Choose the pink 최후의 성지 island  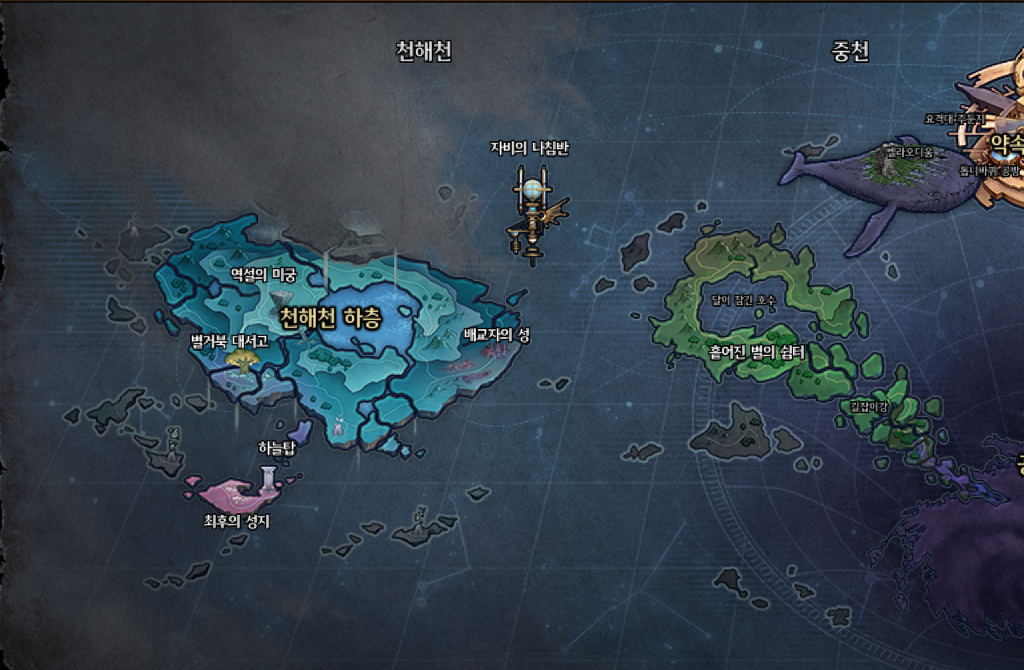pos(236,494)
